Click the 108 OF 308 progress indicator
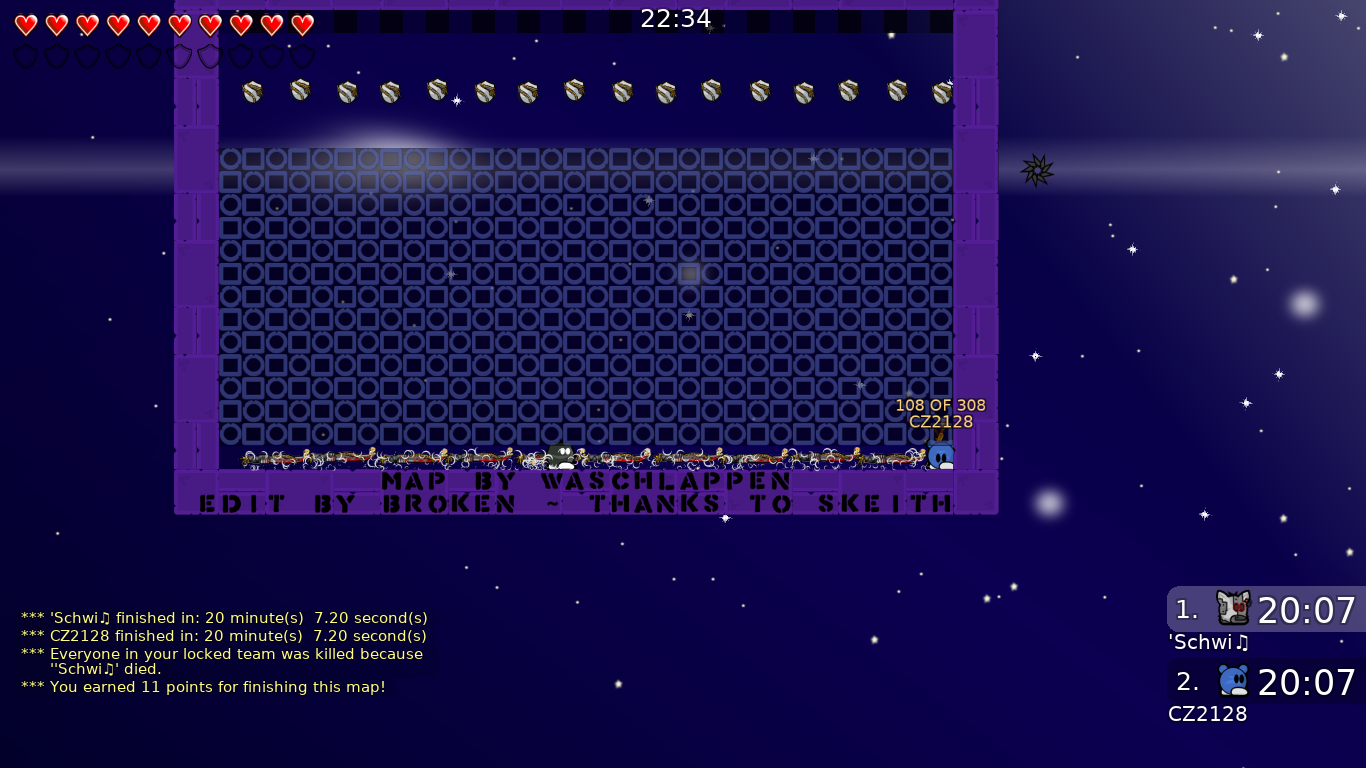 (938, 405)
